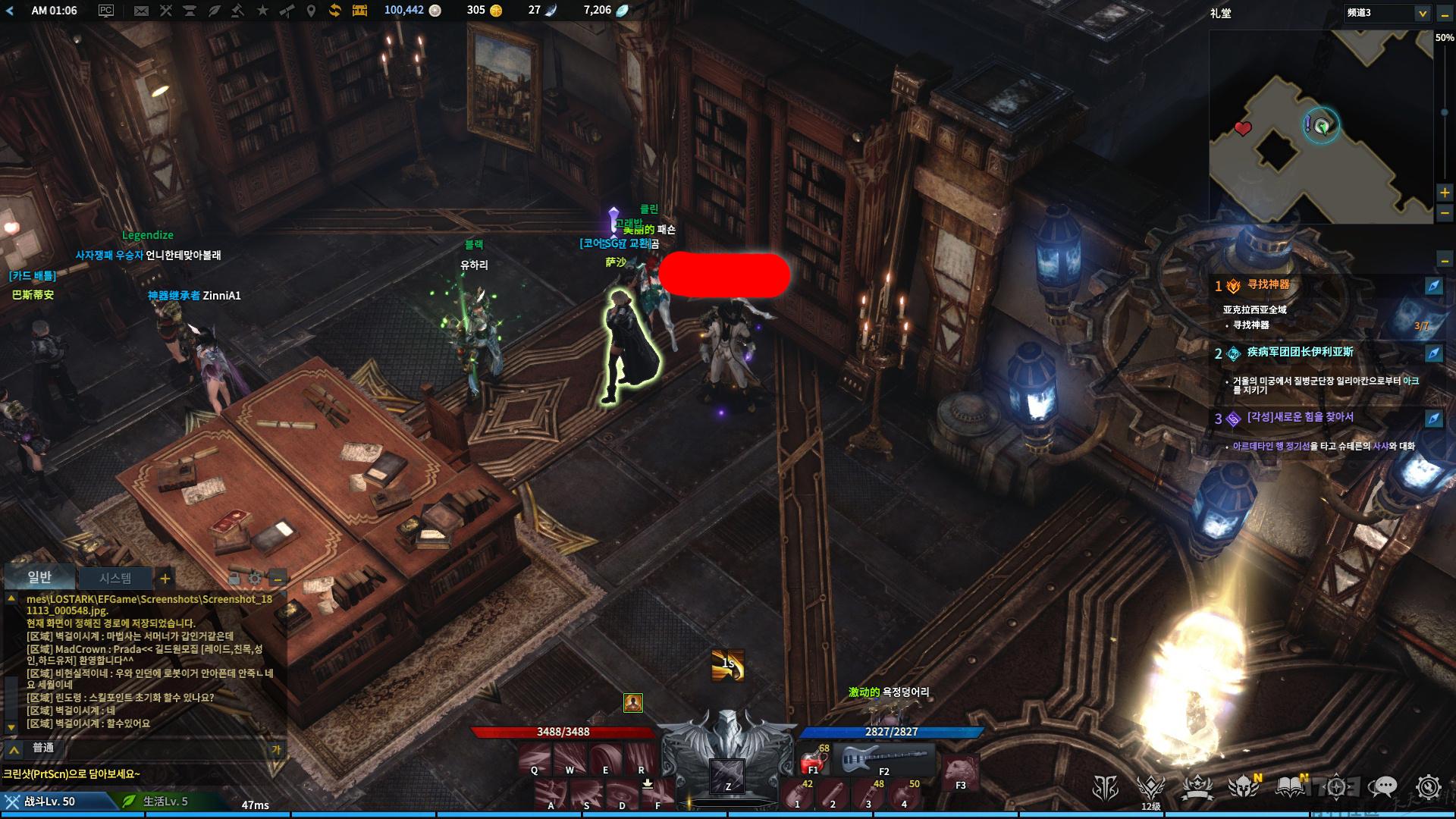This screenshot has width=1456, height=819.
Task: Open the mail envelope icon
Action: point(141,11)
